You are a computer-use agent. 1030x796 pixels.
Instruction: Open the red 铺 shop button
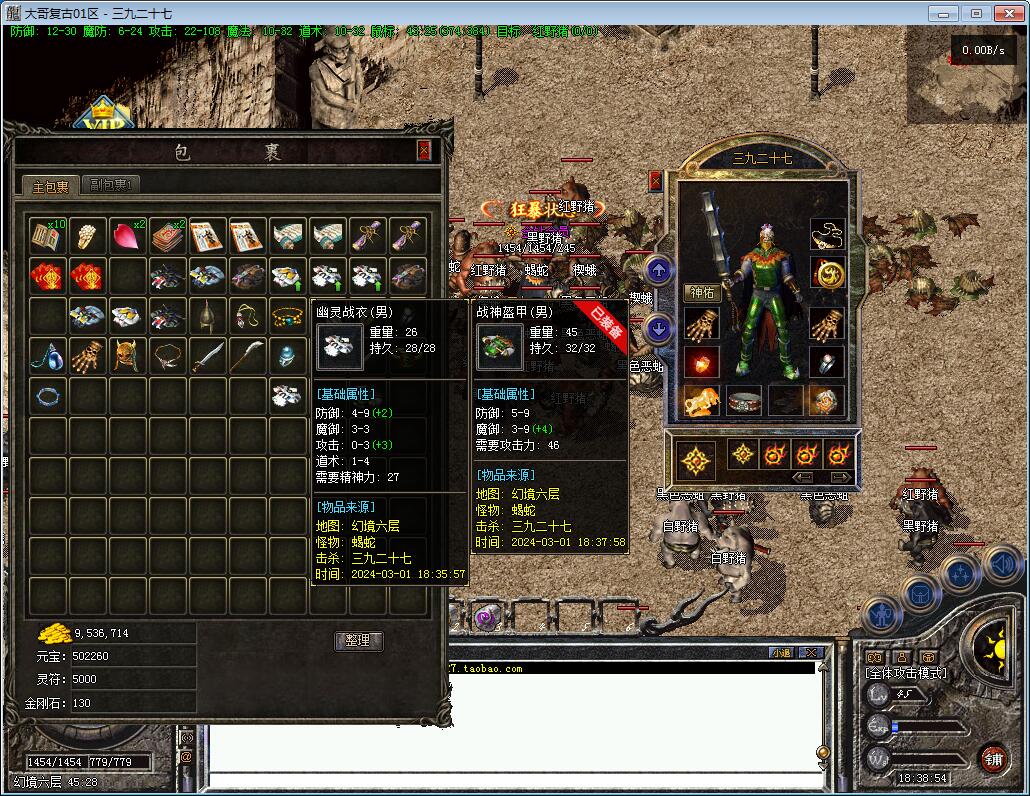[x=992, y=757]
